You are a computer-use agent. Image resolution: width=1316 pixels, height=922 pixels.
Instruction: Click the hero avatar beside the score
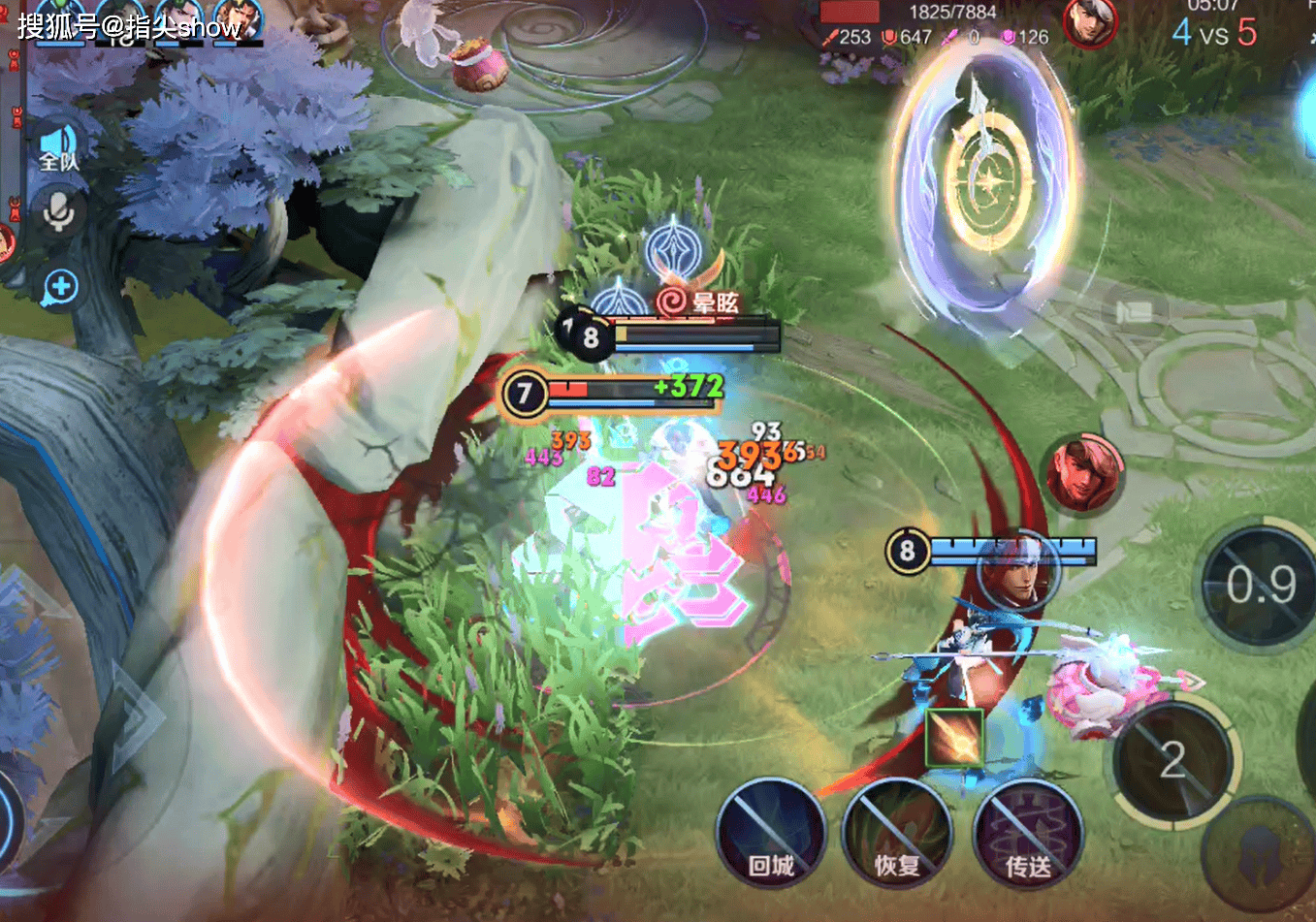pos(1089,23)
